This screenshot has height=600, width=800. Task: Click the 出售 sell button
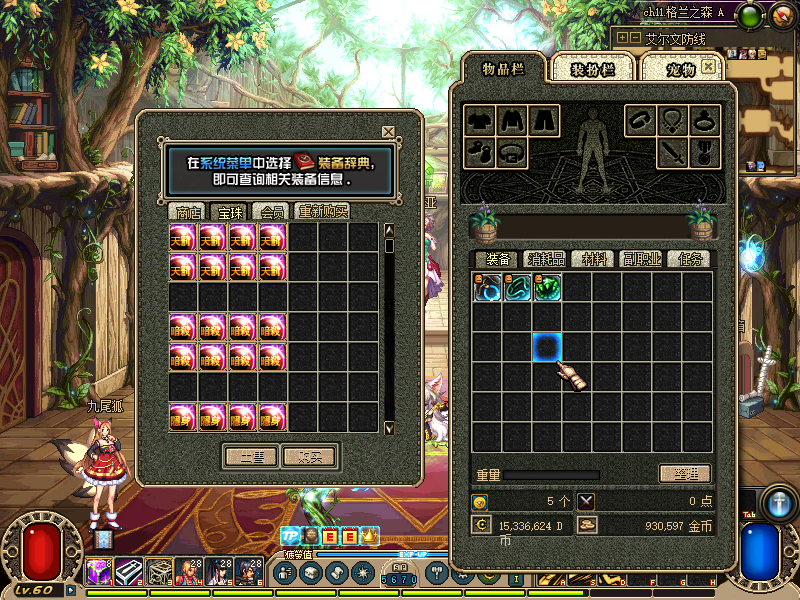(x=249, y=456)
